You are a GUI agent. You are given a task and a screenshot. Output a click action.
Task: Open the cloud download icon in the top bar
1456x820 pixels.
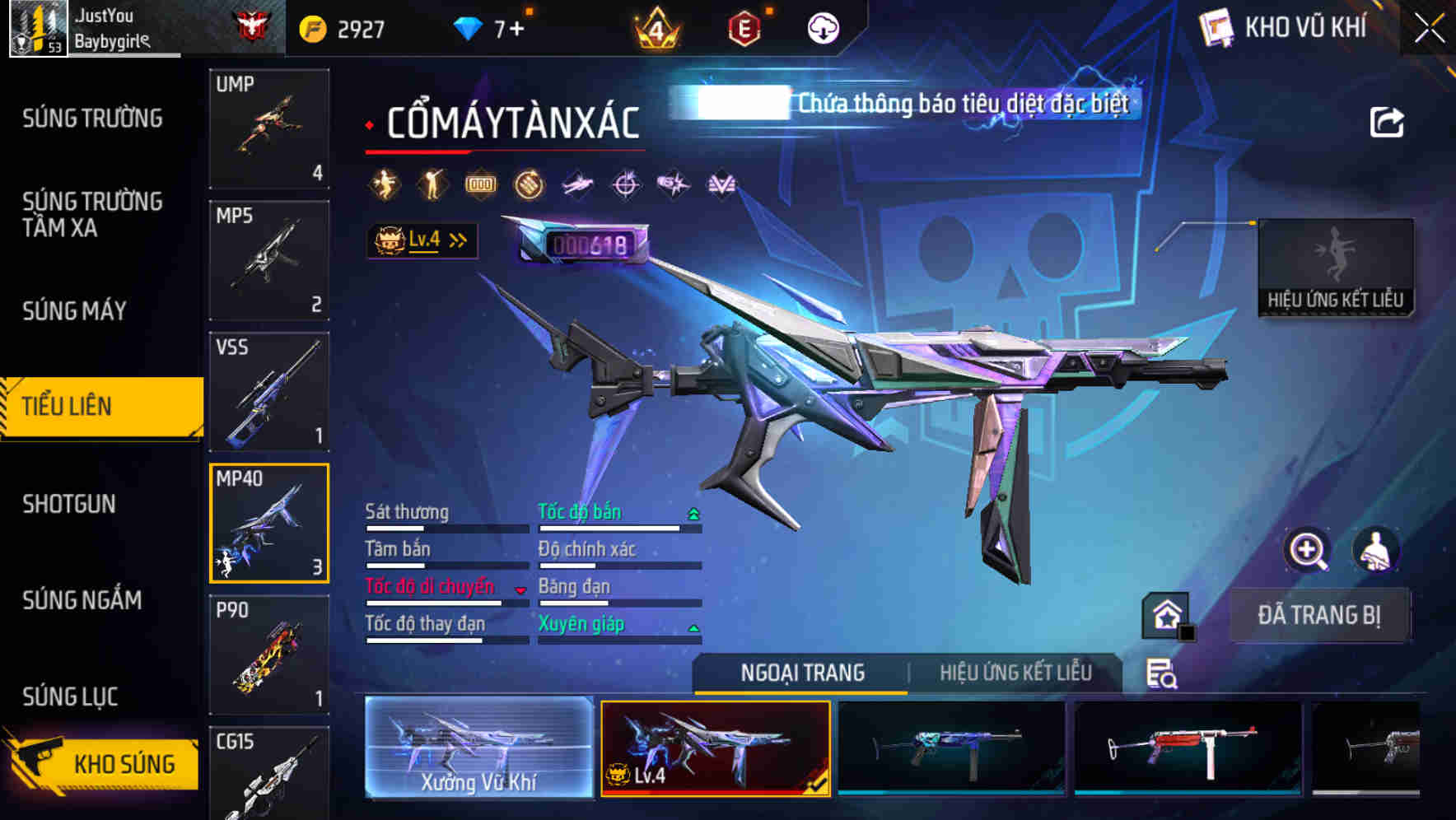coord(822,27)
